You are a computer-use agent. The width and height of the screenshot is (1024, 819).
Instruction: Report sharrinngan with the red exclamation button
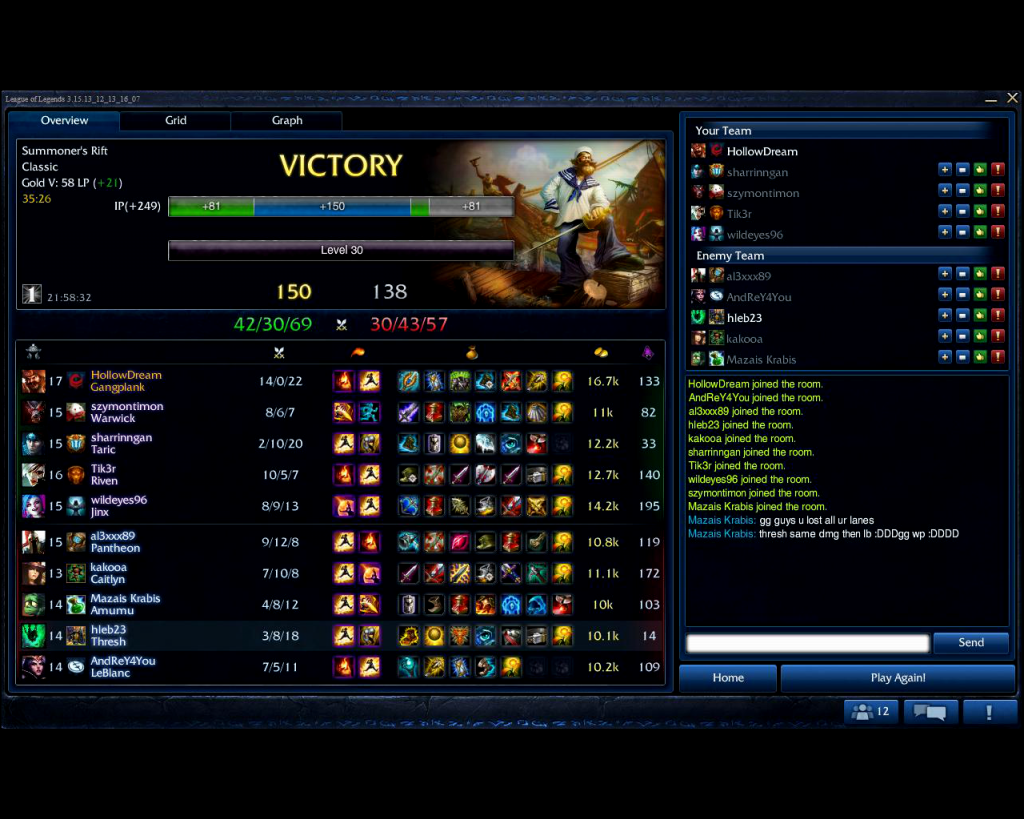pos(997,172)
